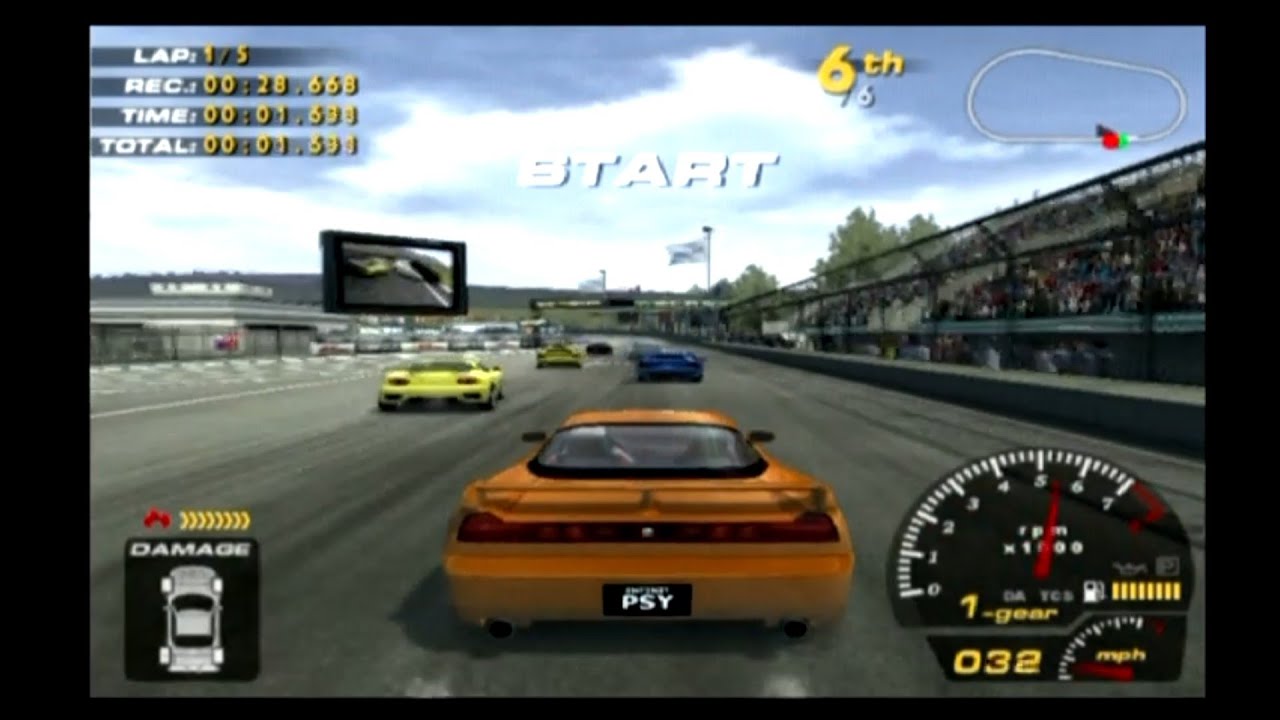Click the engine warning icon near the rpm gauge
1280x720 pixels.
tap(1127, 566)
